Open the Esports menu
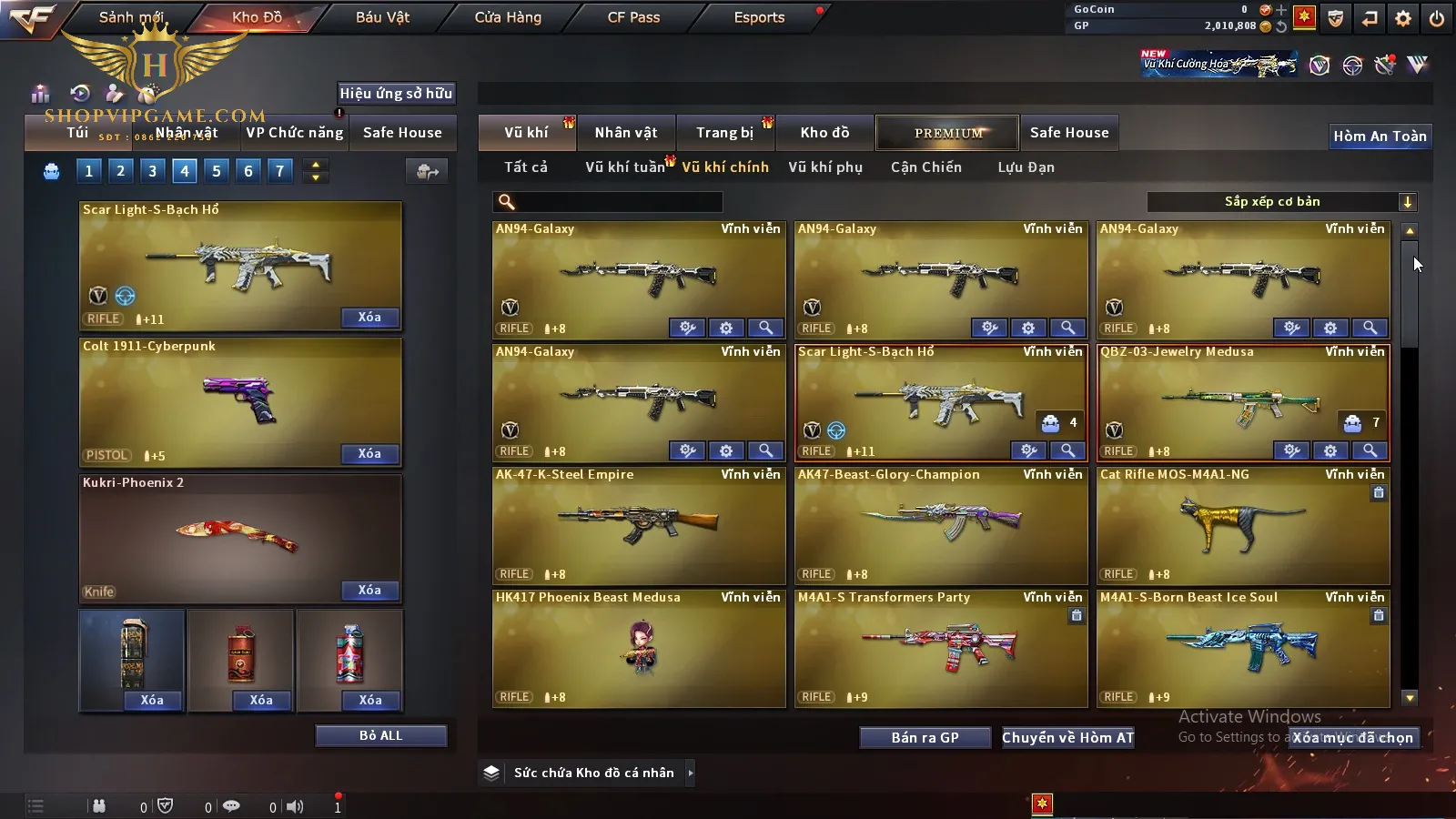The width and height of the screenshot is (1456, 819). (759, 17)
